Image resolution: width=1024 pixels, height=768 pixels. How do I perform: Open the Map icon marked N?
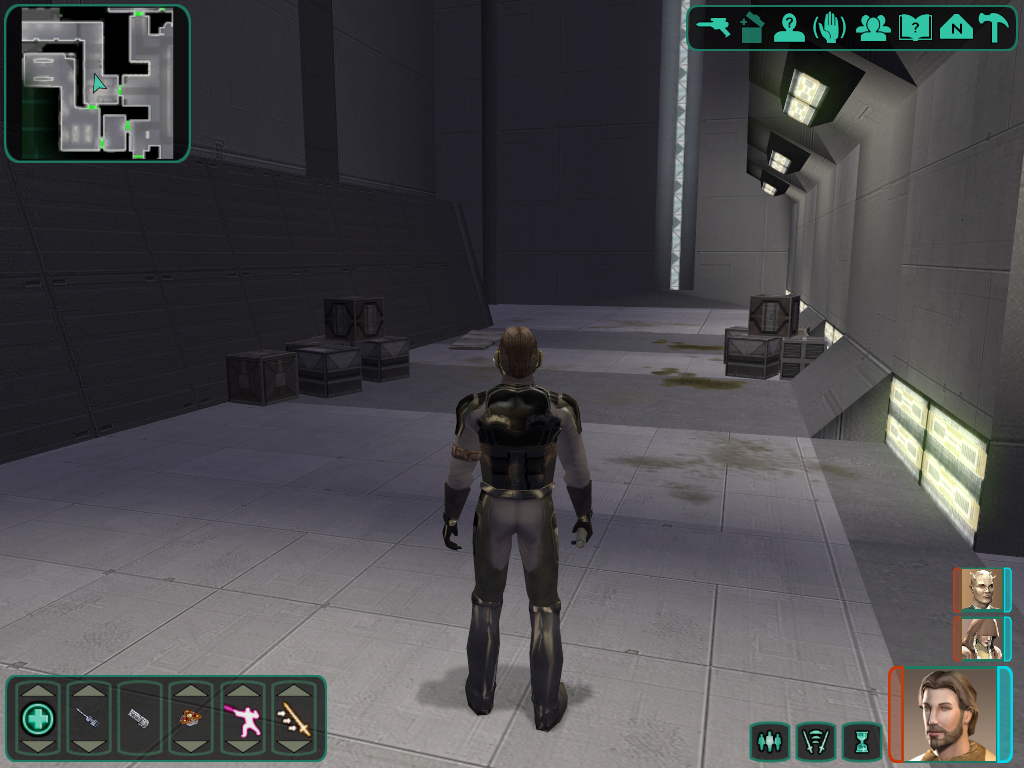click(956, 28)
